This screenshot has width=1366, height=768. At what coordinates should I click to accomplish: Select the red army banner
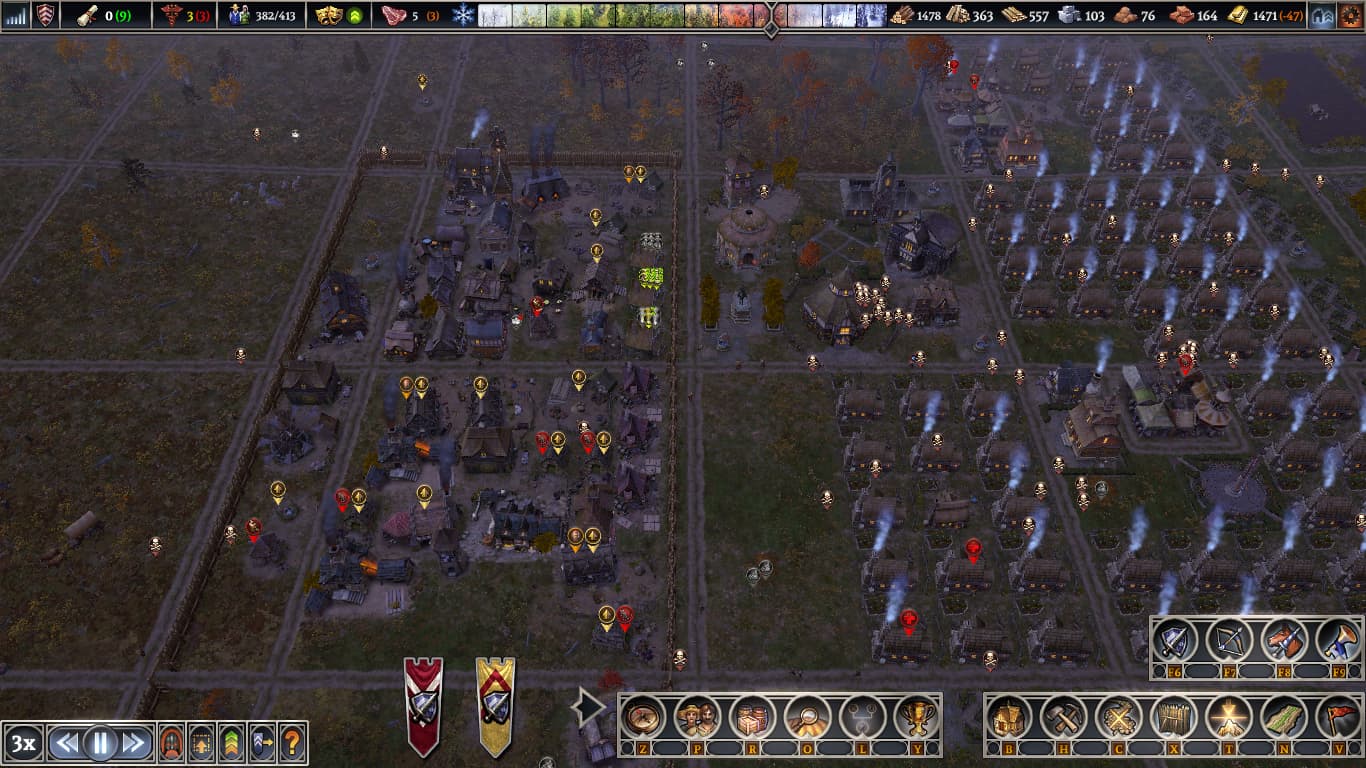[x=423, y=705]
